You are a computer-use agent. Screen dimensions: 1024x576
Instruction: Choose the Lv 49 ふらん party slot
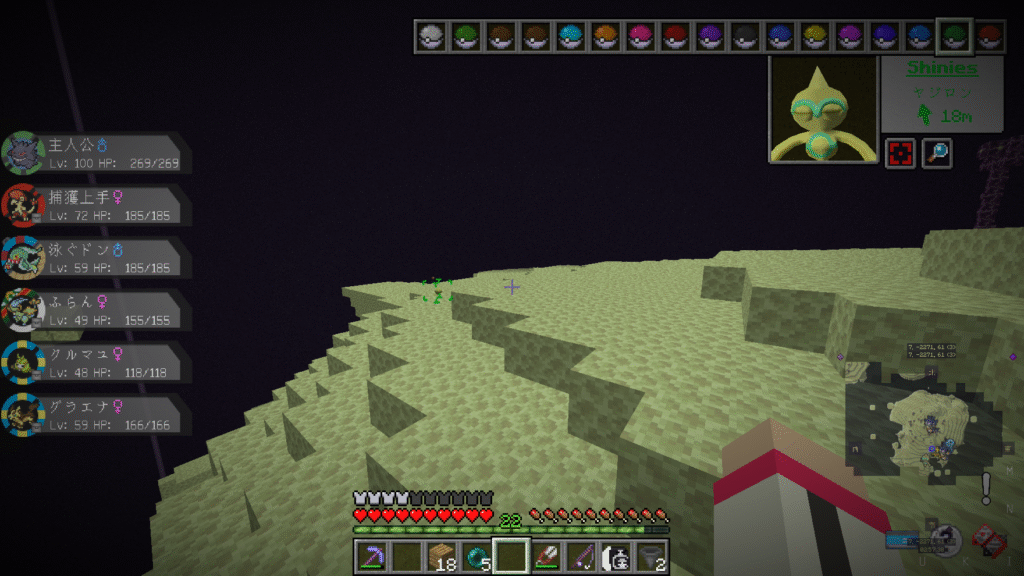97,309
